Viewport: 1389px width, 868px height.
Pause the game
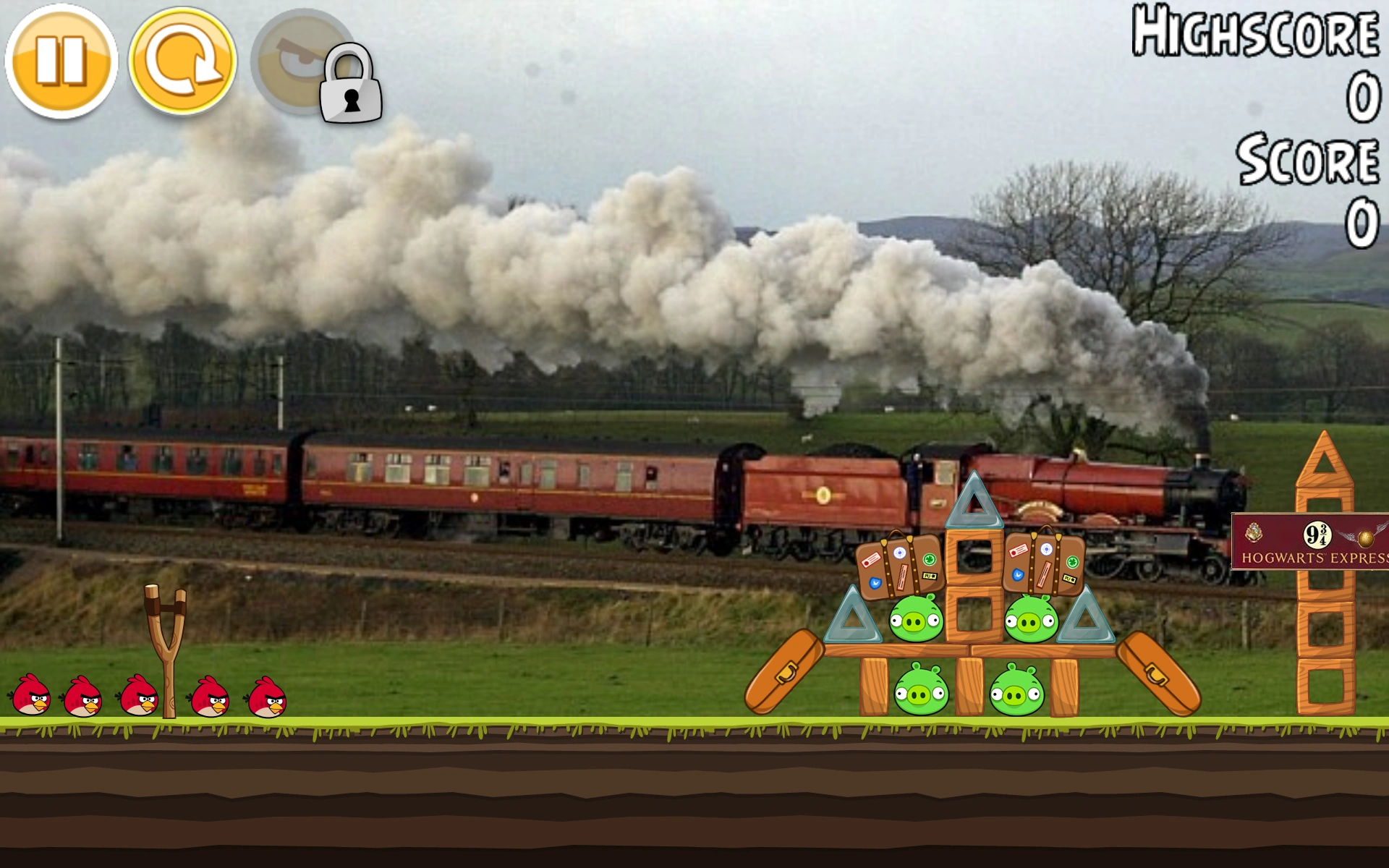(61, 61)
